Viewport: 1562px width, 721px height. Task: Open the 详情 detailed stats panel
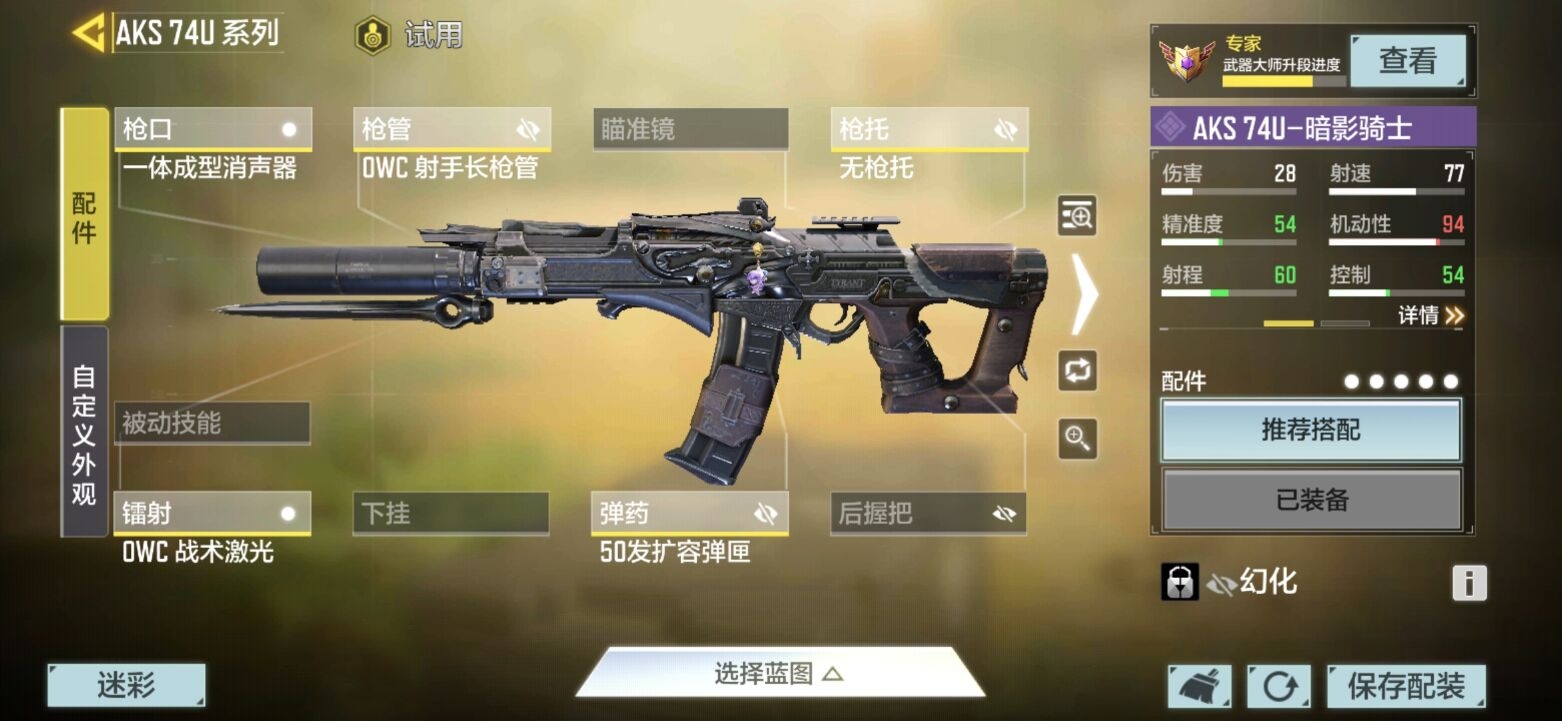pyautogui.click(x=1432, y=313)
